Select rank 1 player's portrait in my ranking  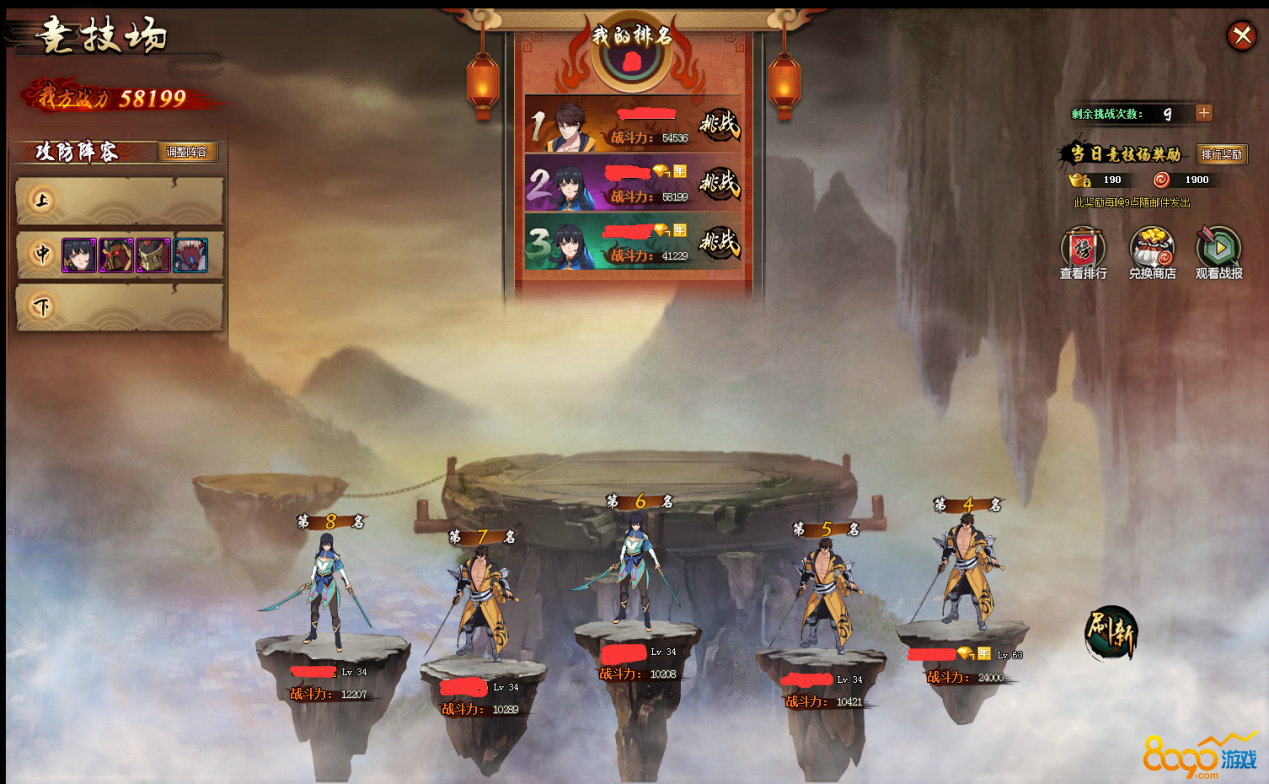(567, 126)
